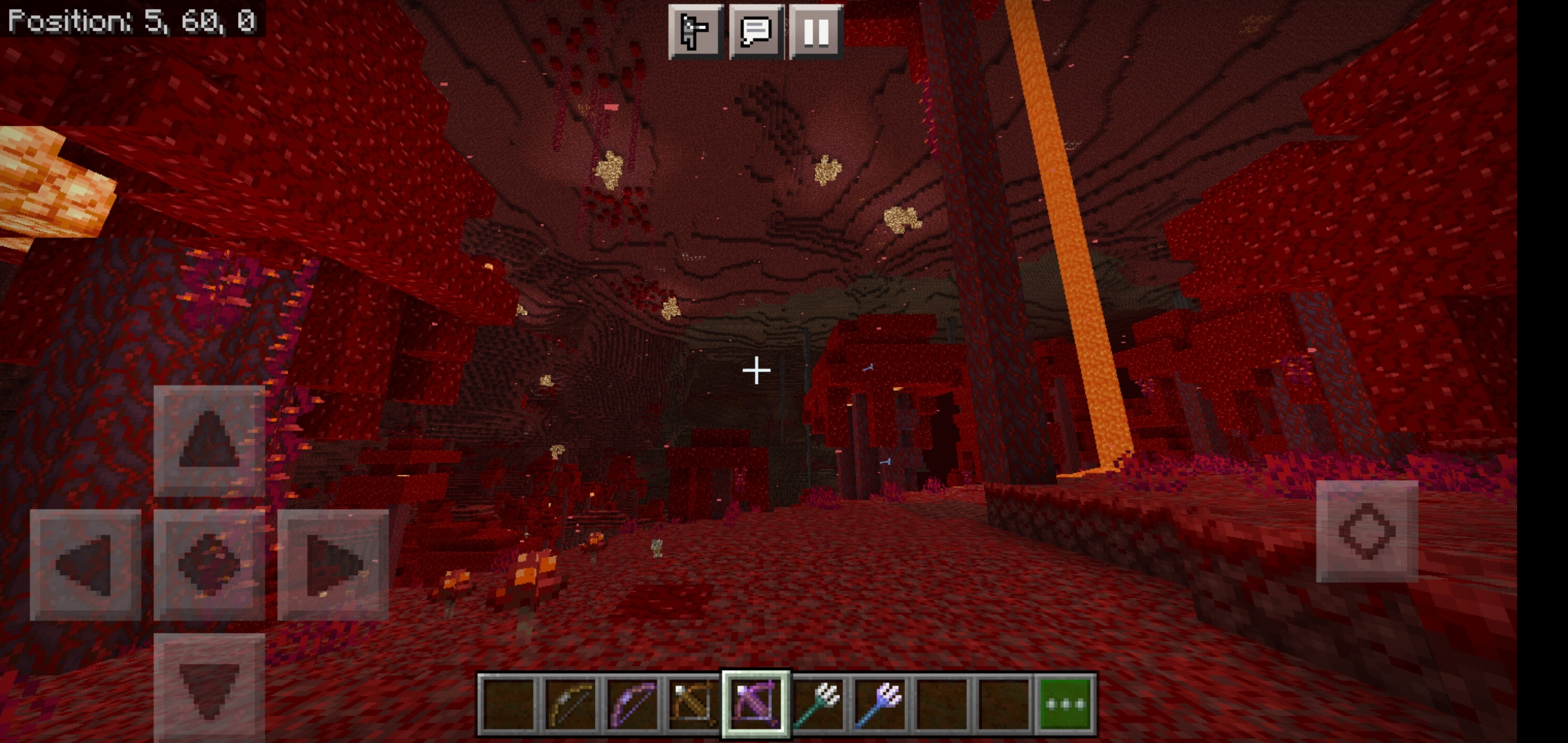The width and height of the screenshot is (1568, 743).
Task: Pause the game
Action: click(x=816, y=31)
